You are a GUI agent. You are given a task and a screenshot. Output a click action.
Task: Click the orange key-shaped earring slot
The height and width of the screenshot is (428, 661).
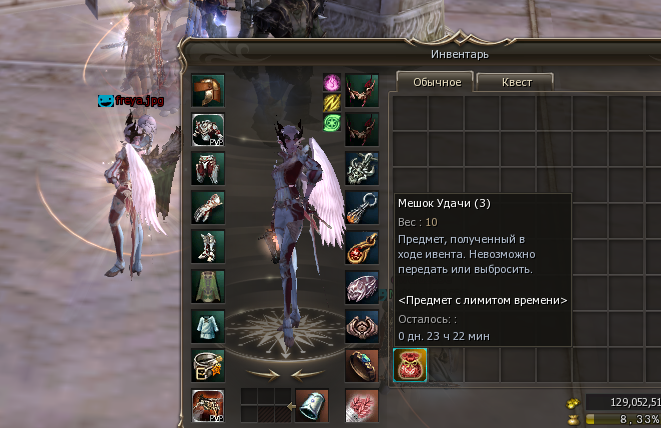(362, 208)
